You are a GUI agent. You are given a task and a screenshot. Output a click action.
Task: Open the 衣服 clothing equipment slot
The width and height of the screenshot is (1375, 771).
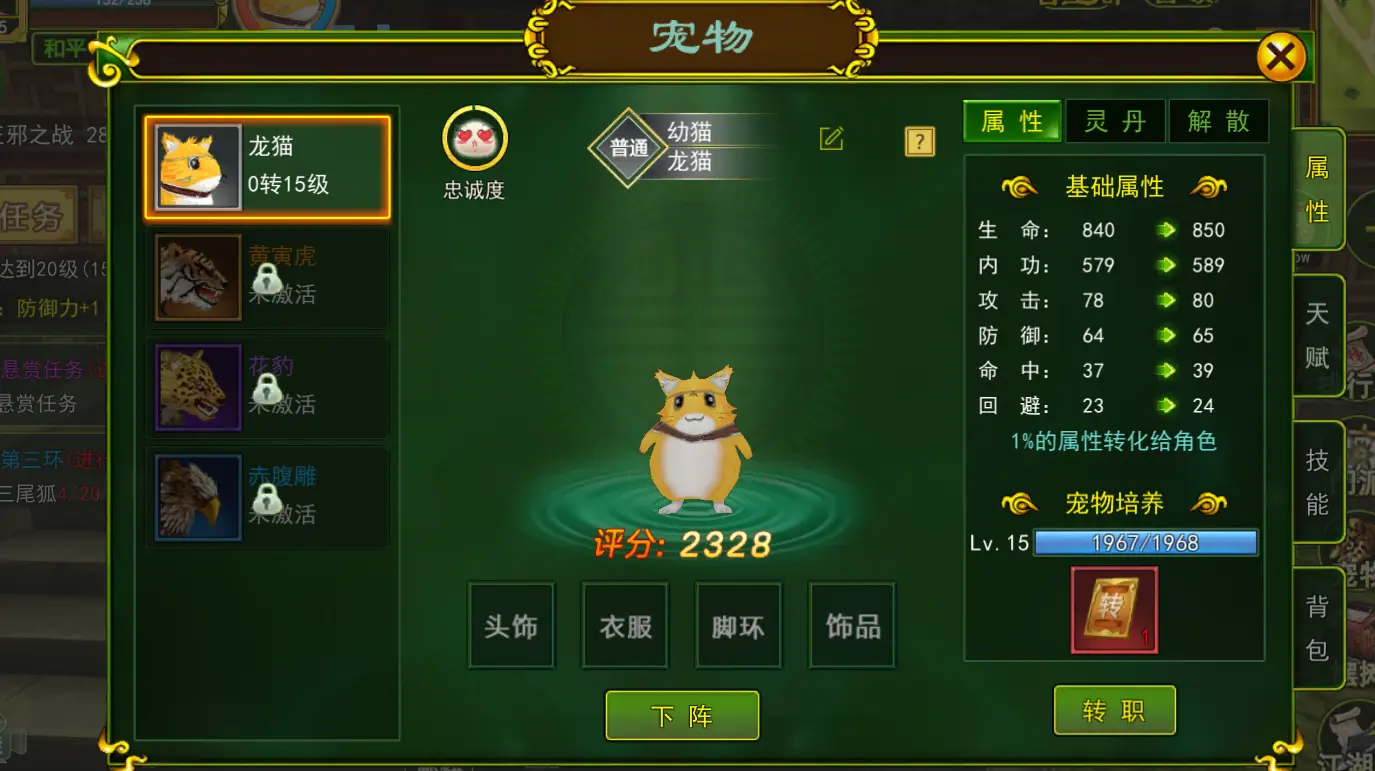(x=625, y=624)
